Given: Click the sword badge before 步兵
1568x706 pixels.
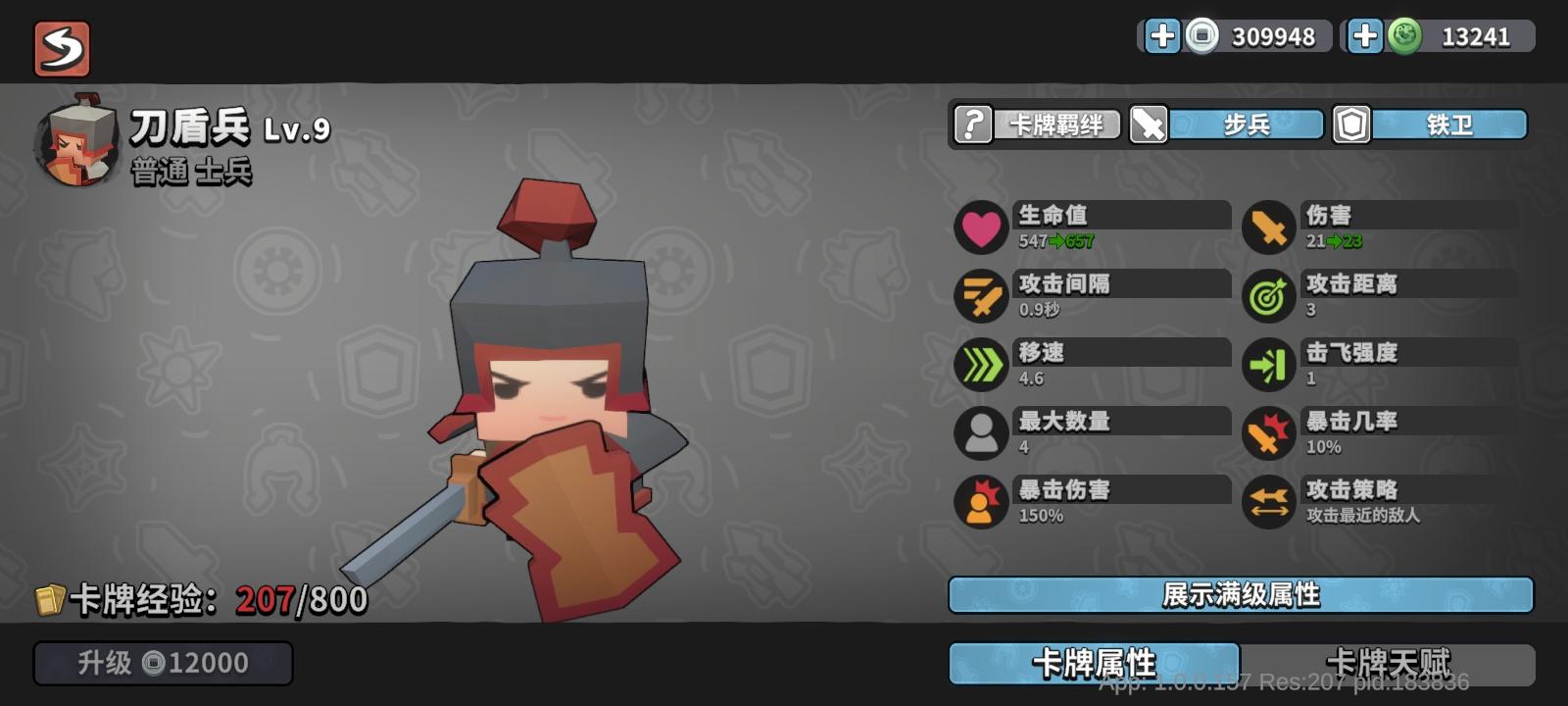Looking at the screenshot, I should (x=1149, y=125).
